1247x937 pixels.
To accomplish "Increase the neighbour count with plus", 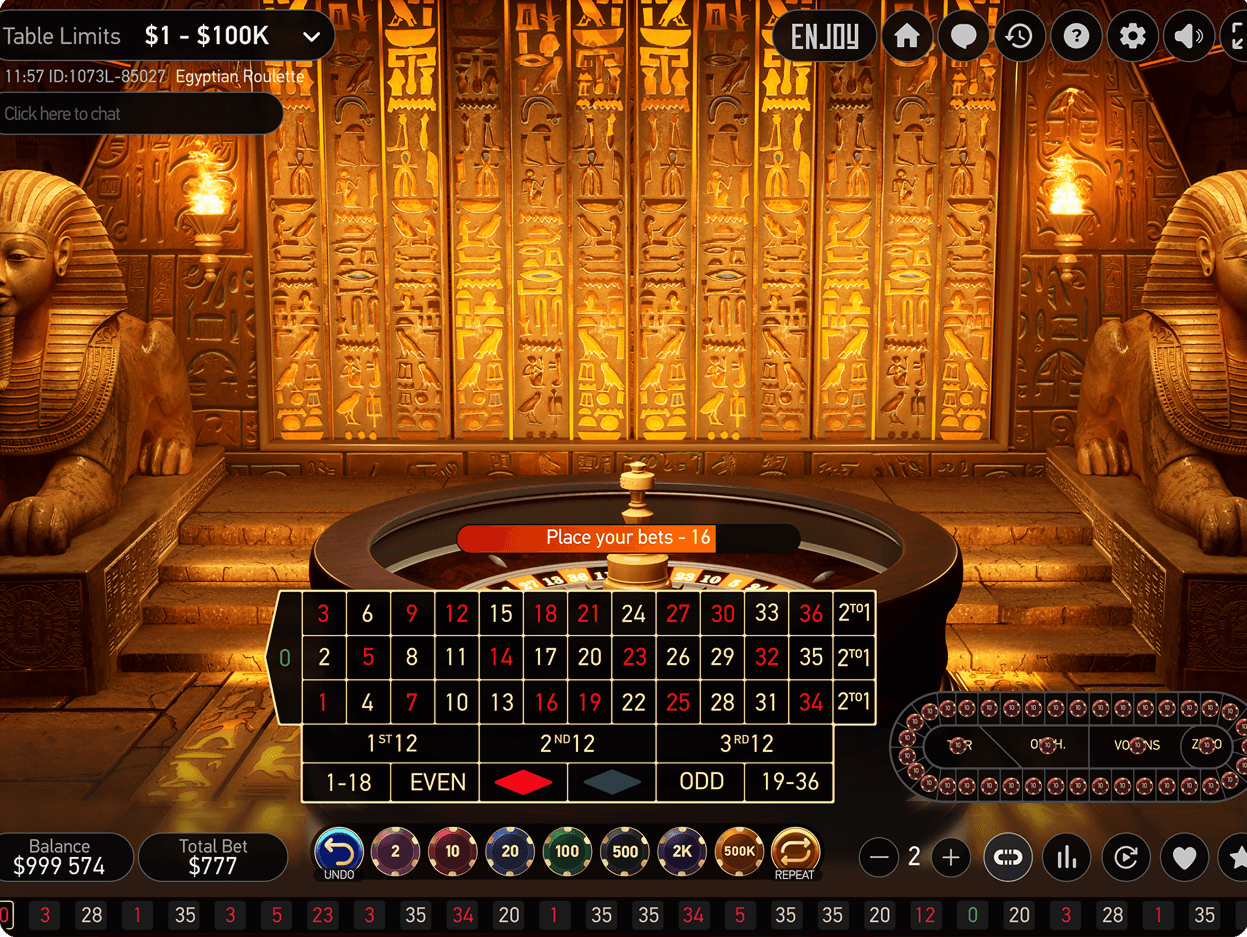I will click(x=950, y=857).
